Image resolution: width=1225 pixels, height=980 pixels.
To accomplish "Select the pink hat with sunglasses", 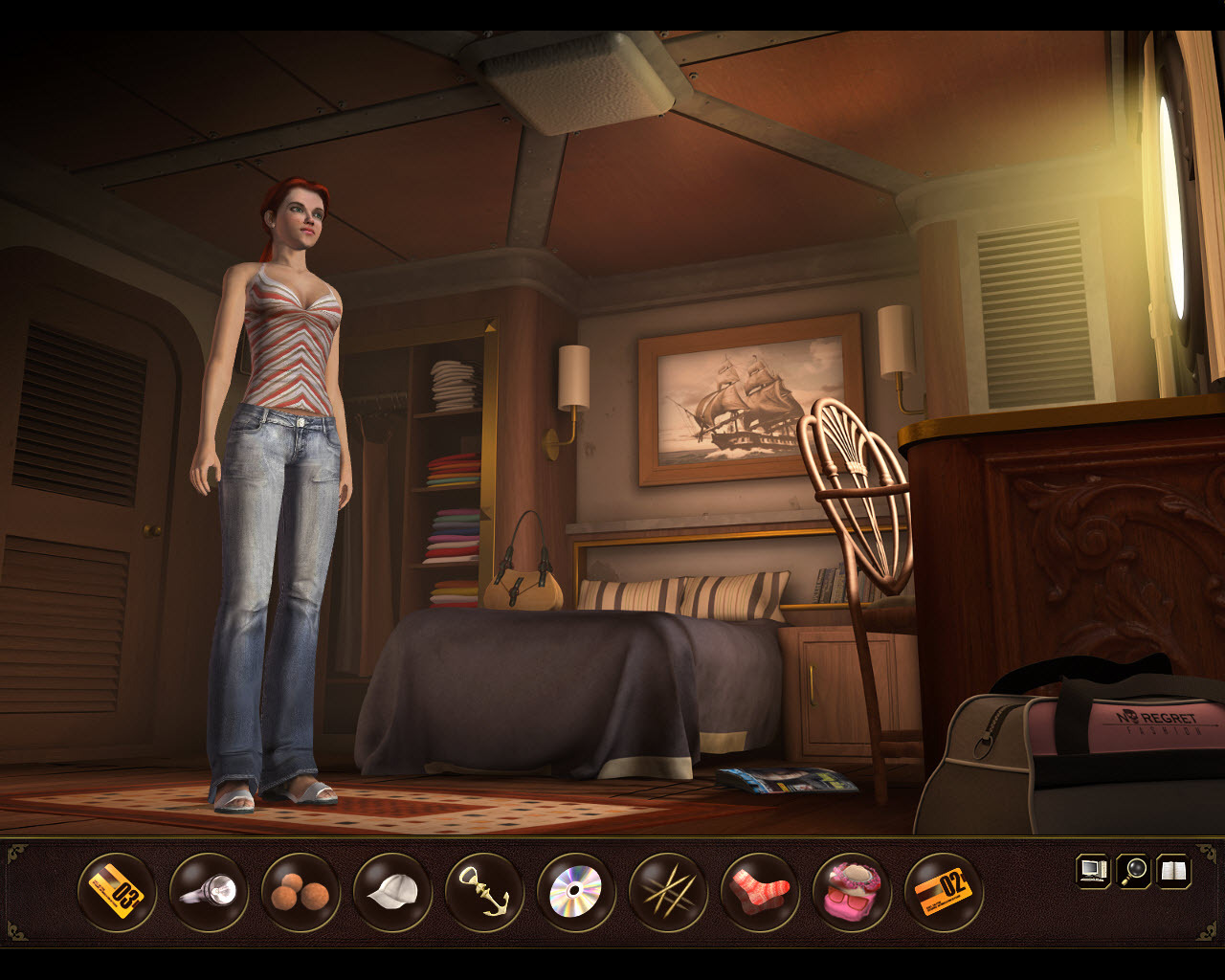I will pyautogui.click(x=848, y=894).
